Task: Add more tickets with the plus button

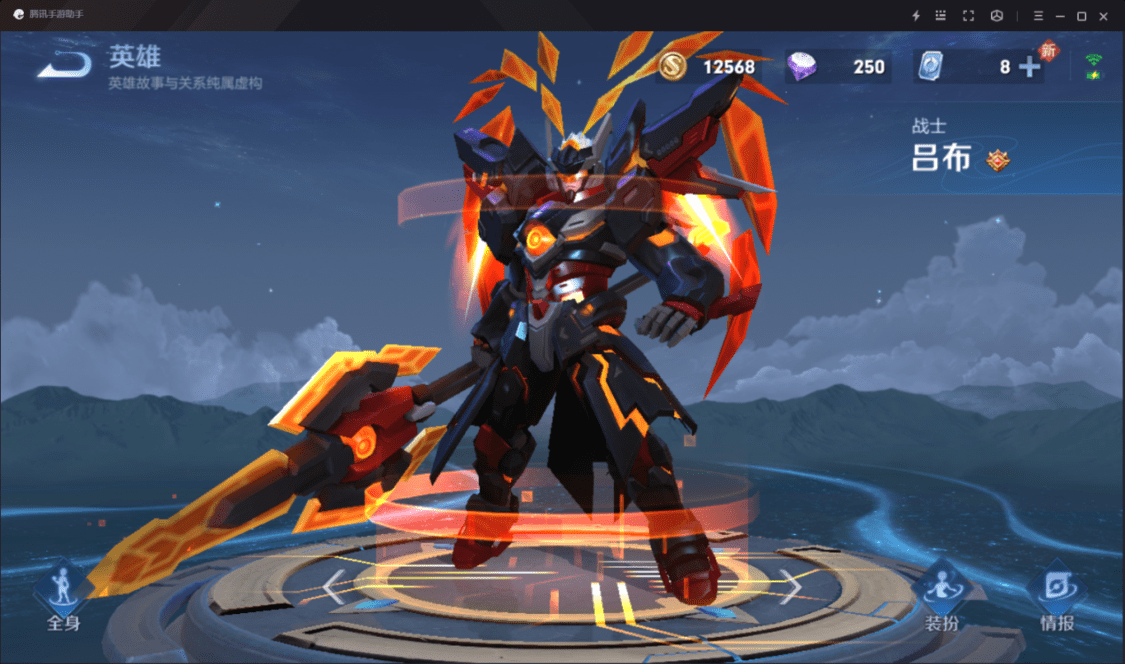Action: [x=1029, y=67]
